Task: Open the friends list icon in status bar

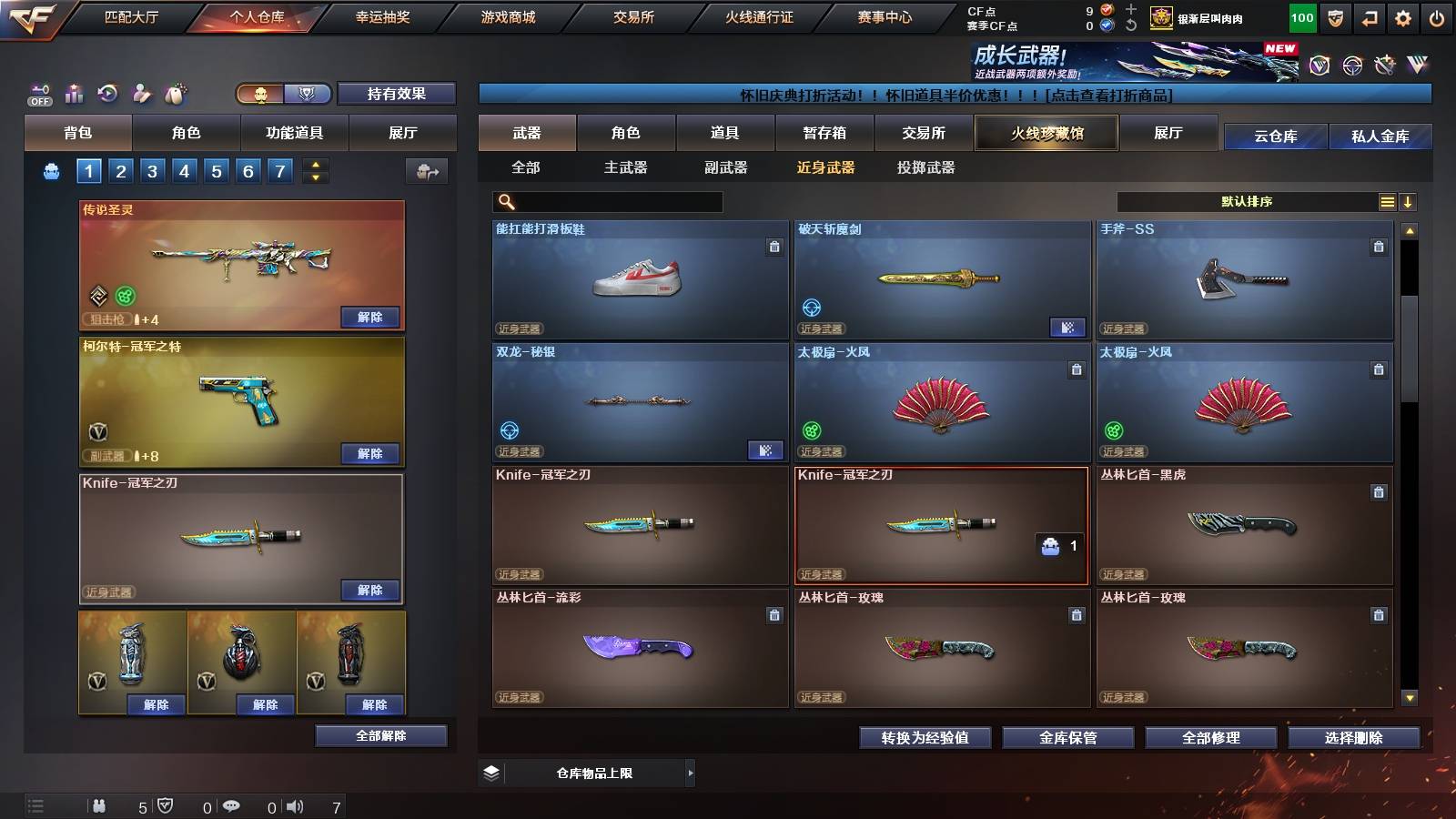Action: tap(100, 805)
